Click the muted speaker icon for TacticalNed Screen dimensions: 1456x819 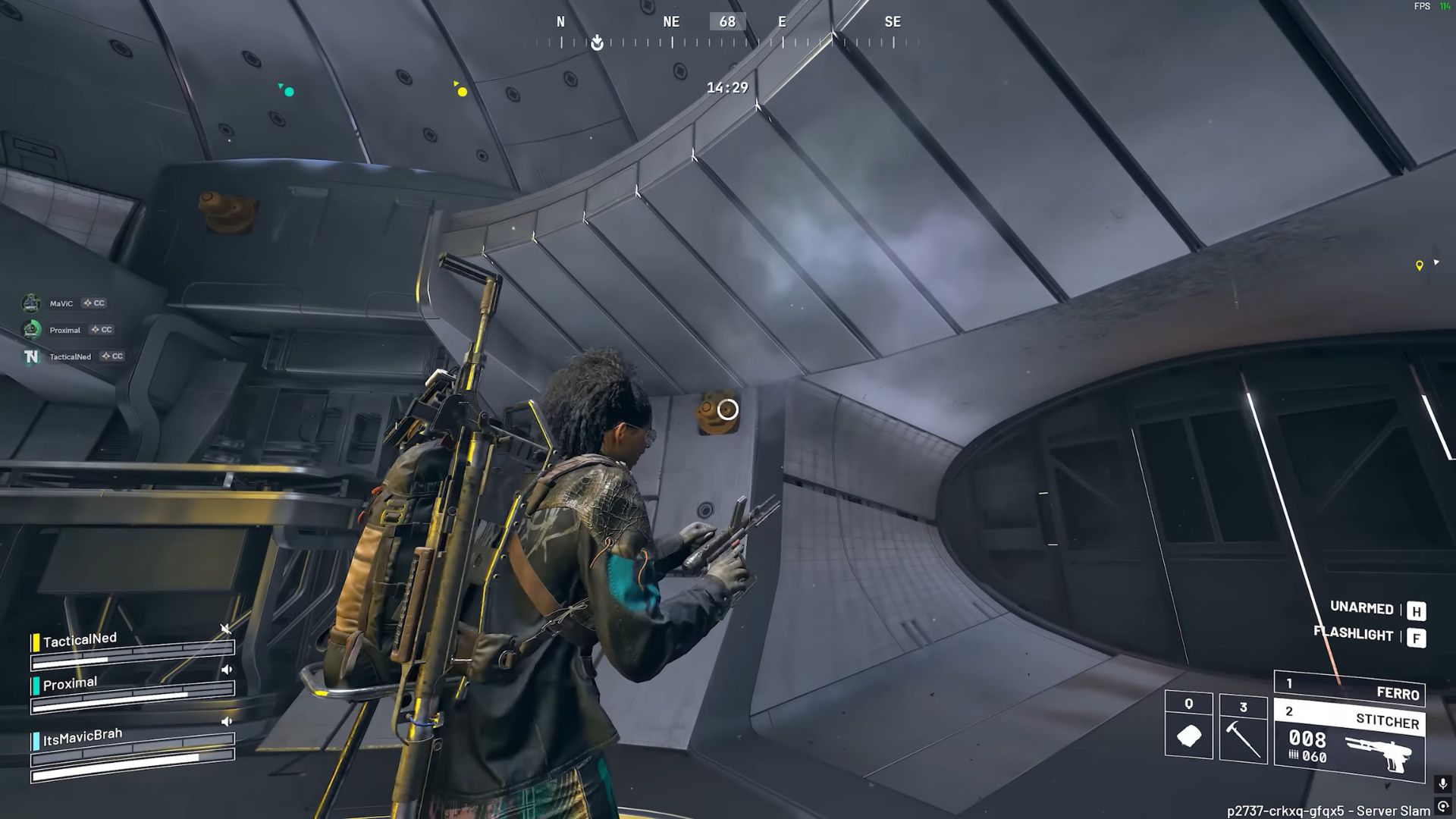(225, 629)
